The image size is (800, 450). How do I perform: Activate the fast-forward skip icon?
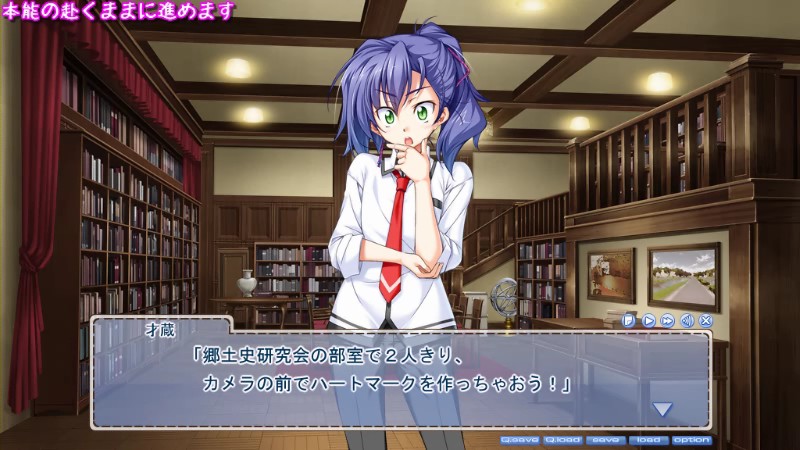pyautogui.click(x=667, y=321)
